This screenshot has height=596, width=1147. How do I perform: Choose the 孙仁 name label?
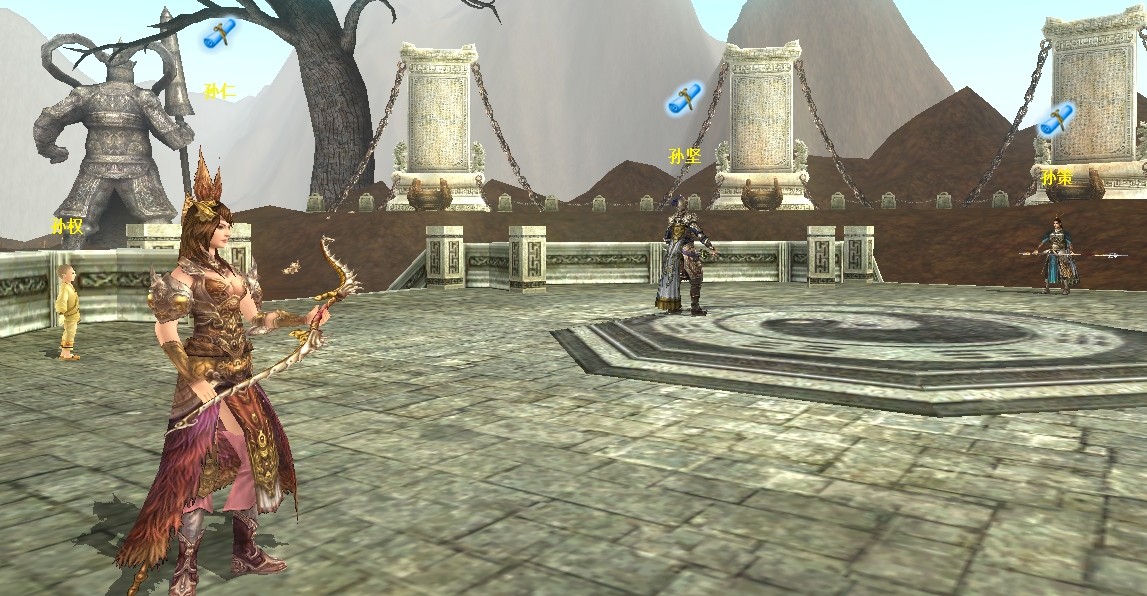pos(219,92)
